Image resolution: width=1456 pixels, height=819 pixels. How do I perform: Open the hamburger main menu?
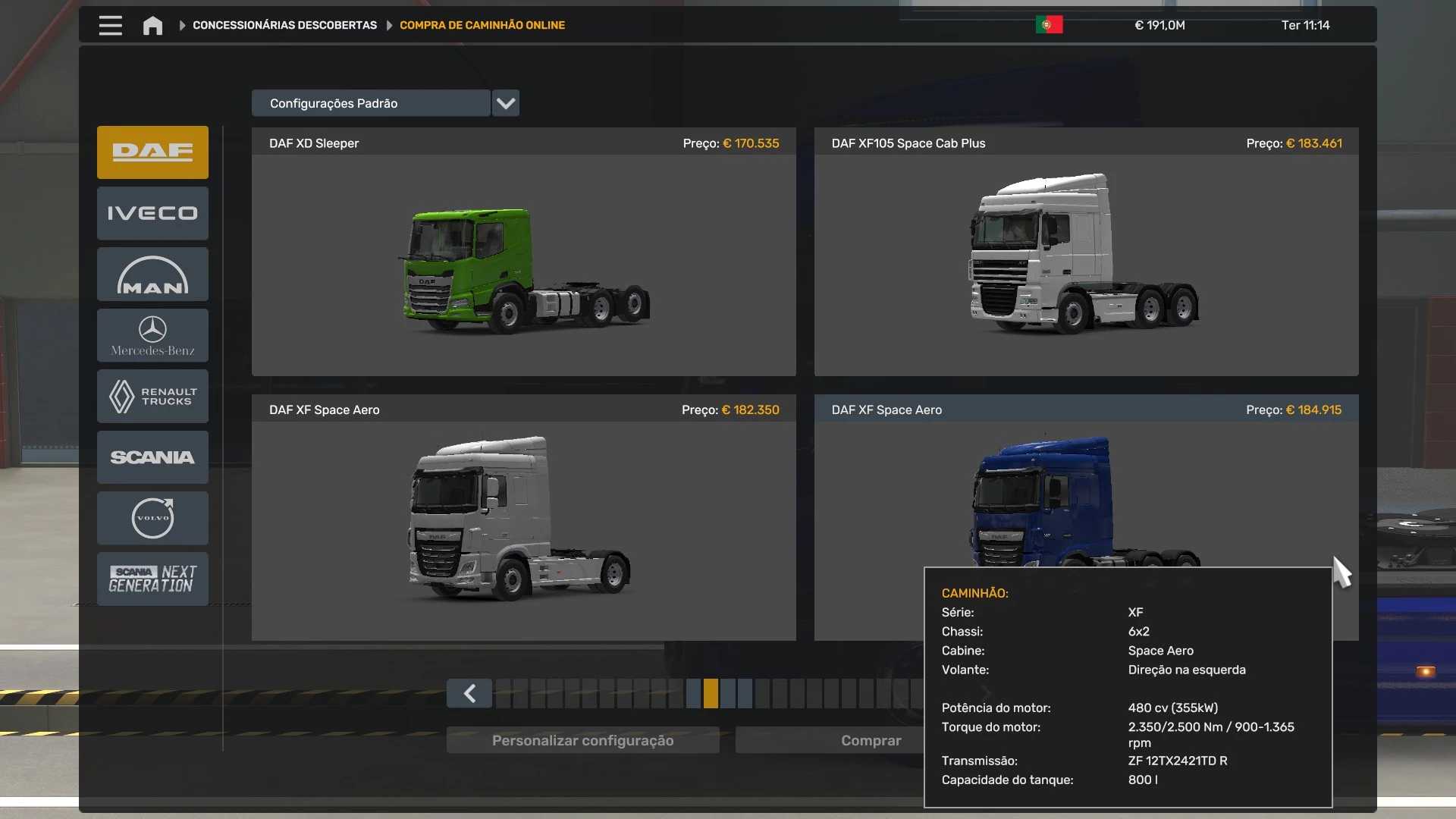click(110, 25)
